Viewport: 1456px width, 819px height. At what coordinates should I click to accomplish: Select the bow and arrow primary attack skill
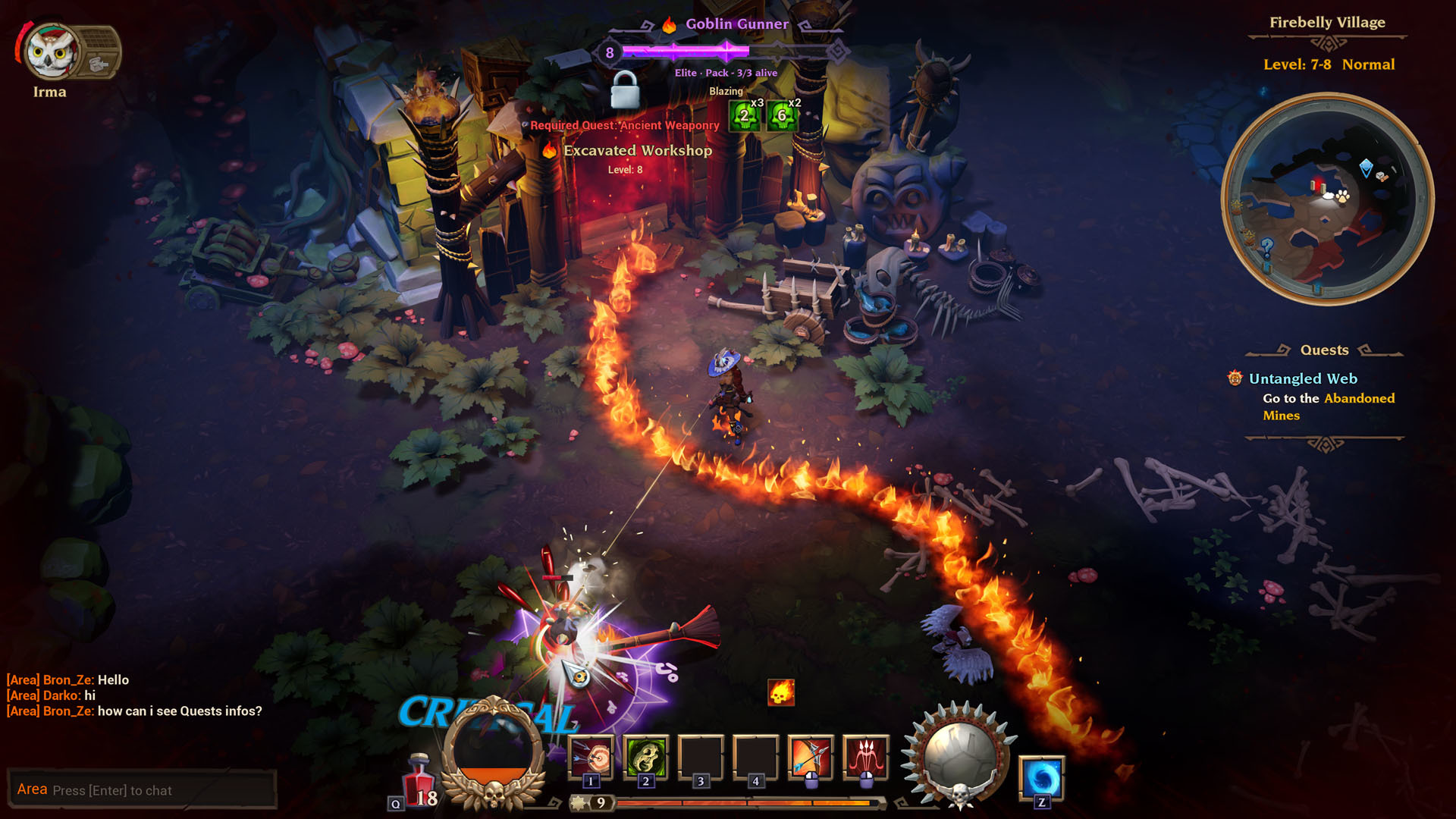811,756
